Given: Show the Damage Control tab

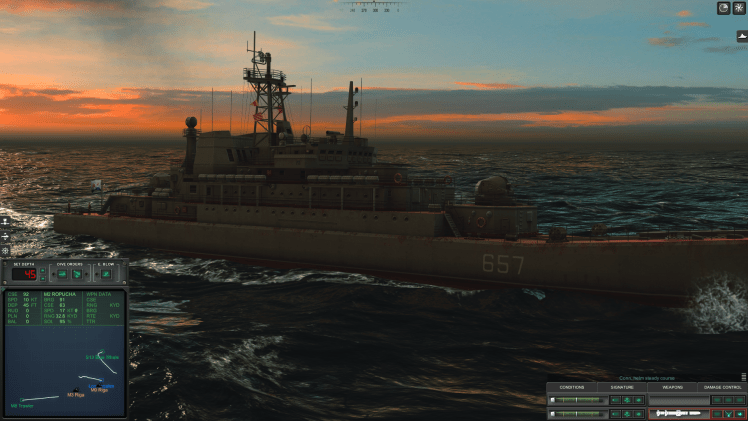Looking at the screenshot, I should coord(723,387).
